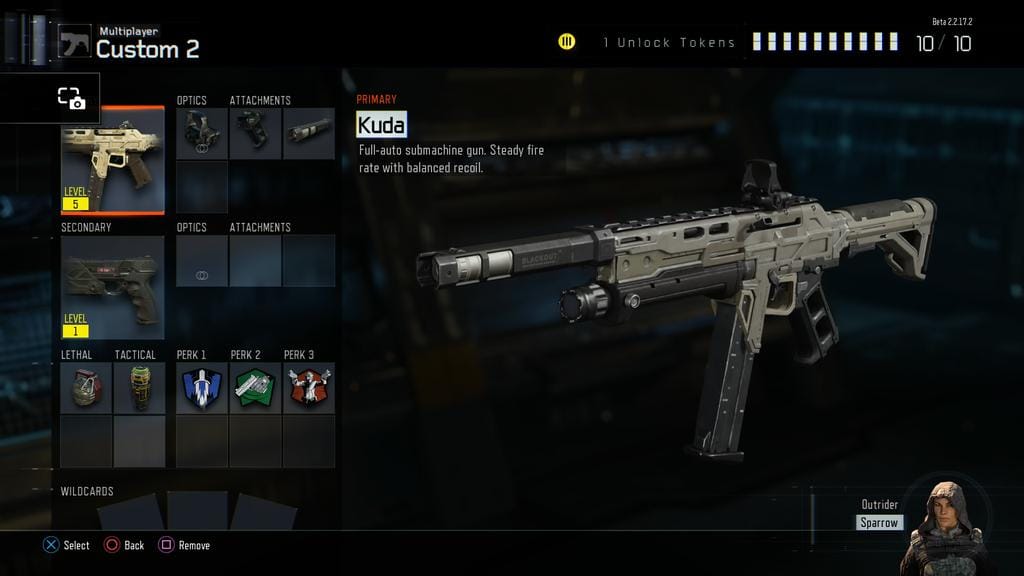Choose the lethal frag grenade slot
Viewport: 1024px width, 576px height.
pyautogui.click(x=86, y=388)
